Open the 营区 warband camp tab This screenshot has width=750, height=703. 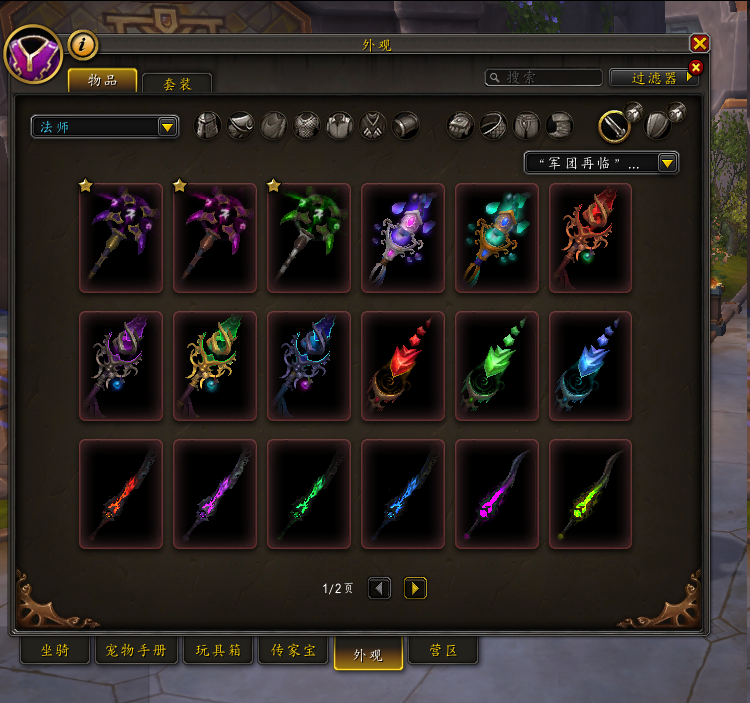point(443,651)
